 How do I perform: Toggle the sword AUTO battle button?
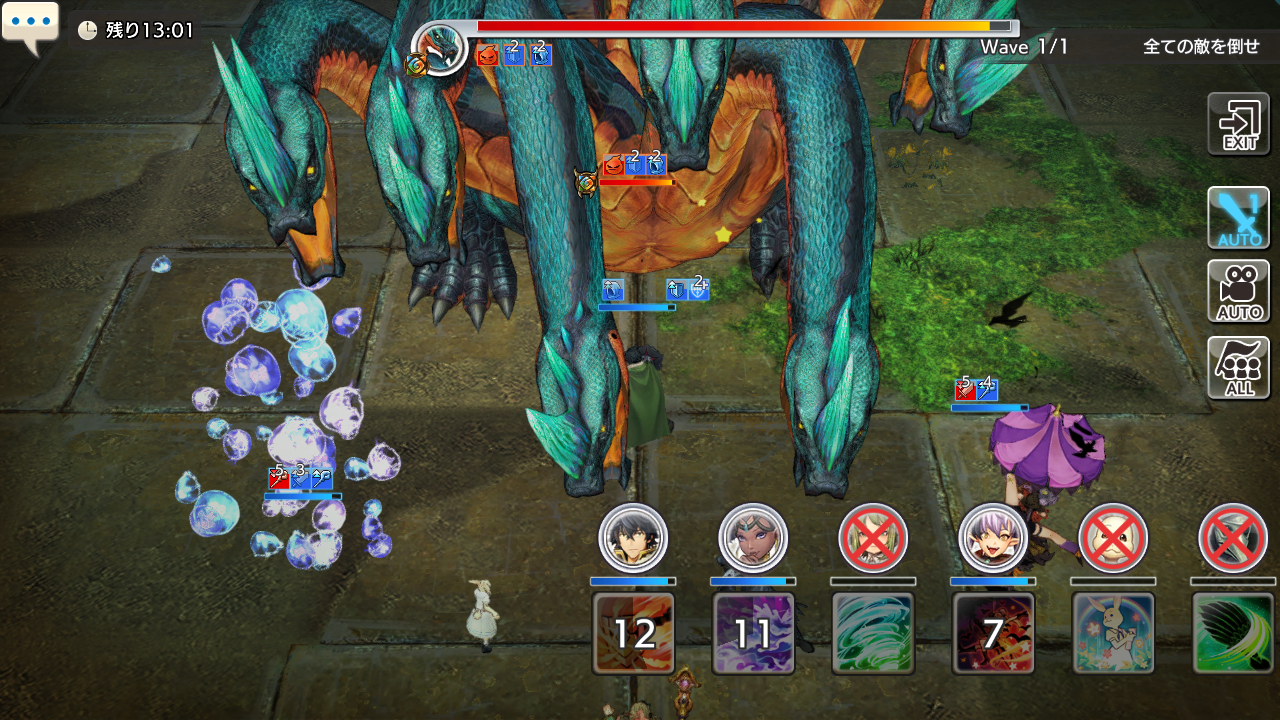(1238, 217)
